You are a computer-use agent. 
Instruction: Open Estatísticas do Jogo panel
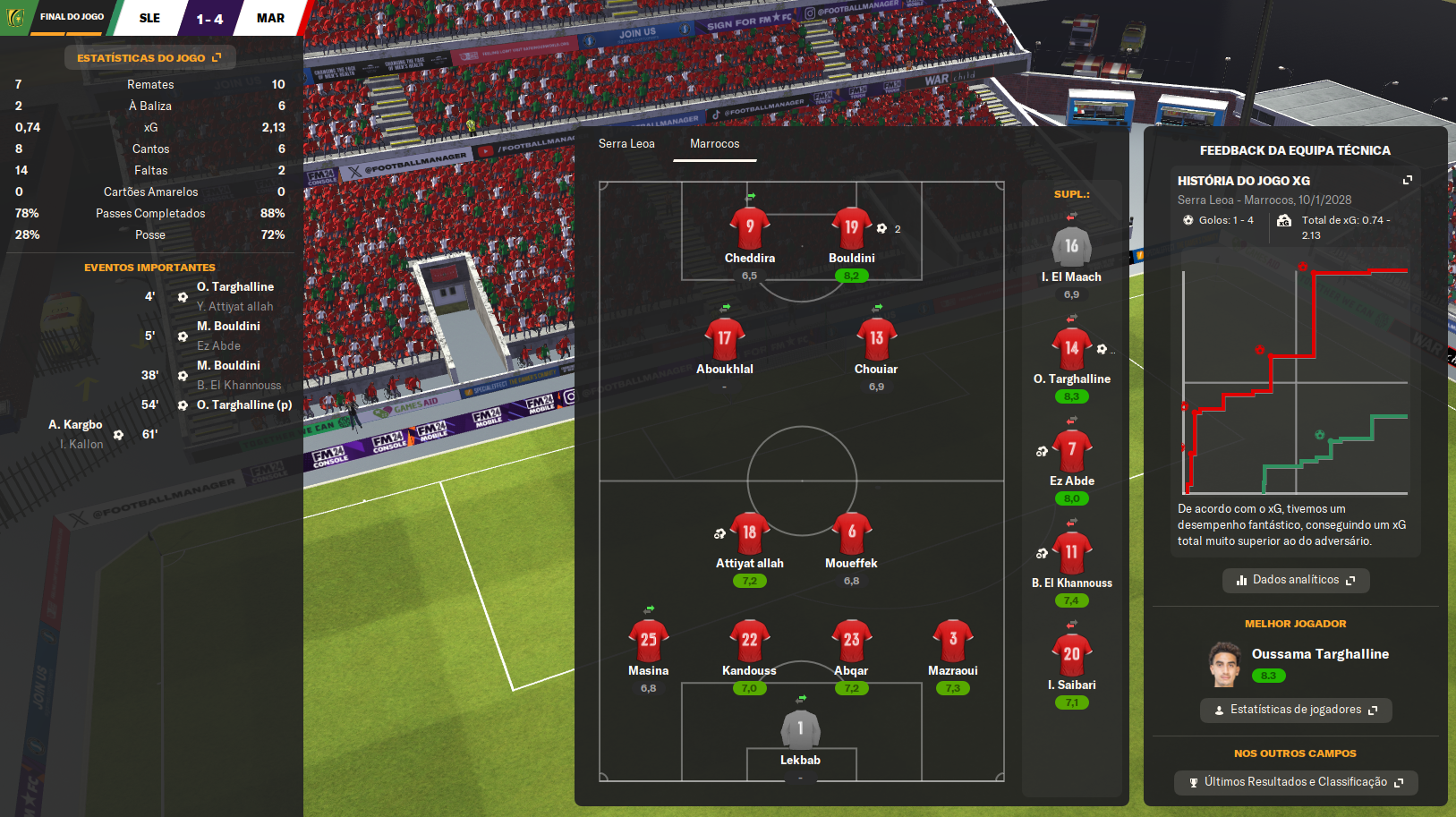point(149,58)
